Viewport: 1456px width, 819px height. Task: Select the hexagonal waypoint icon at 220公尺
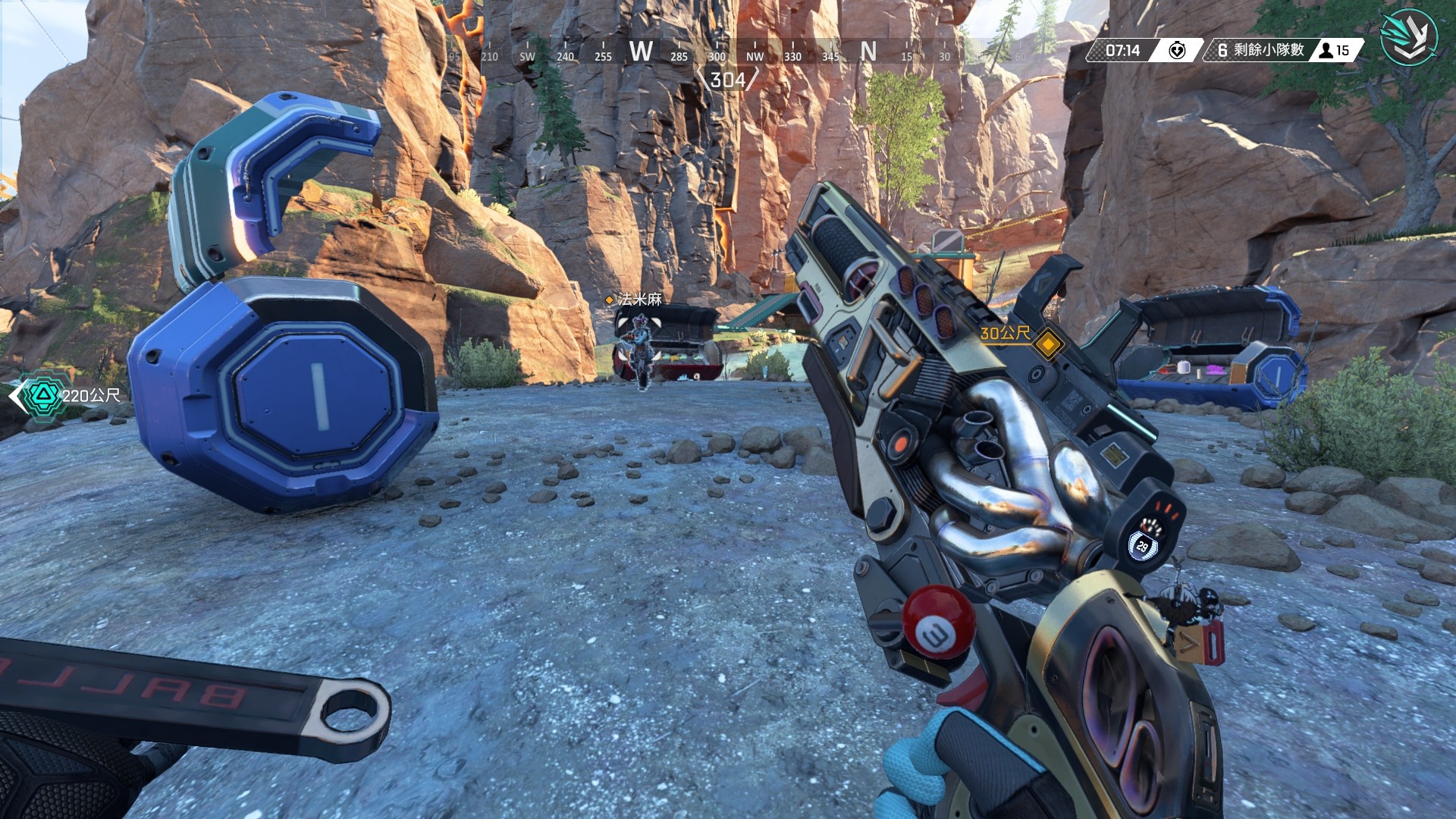[x=42, y=395]
